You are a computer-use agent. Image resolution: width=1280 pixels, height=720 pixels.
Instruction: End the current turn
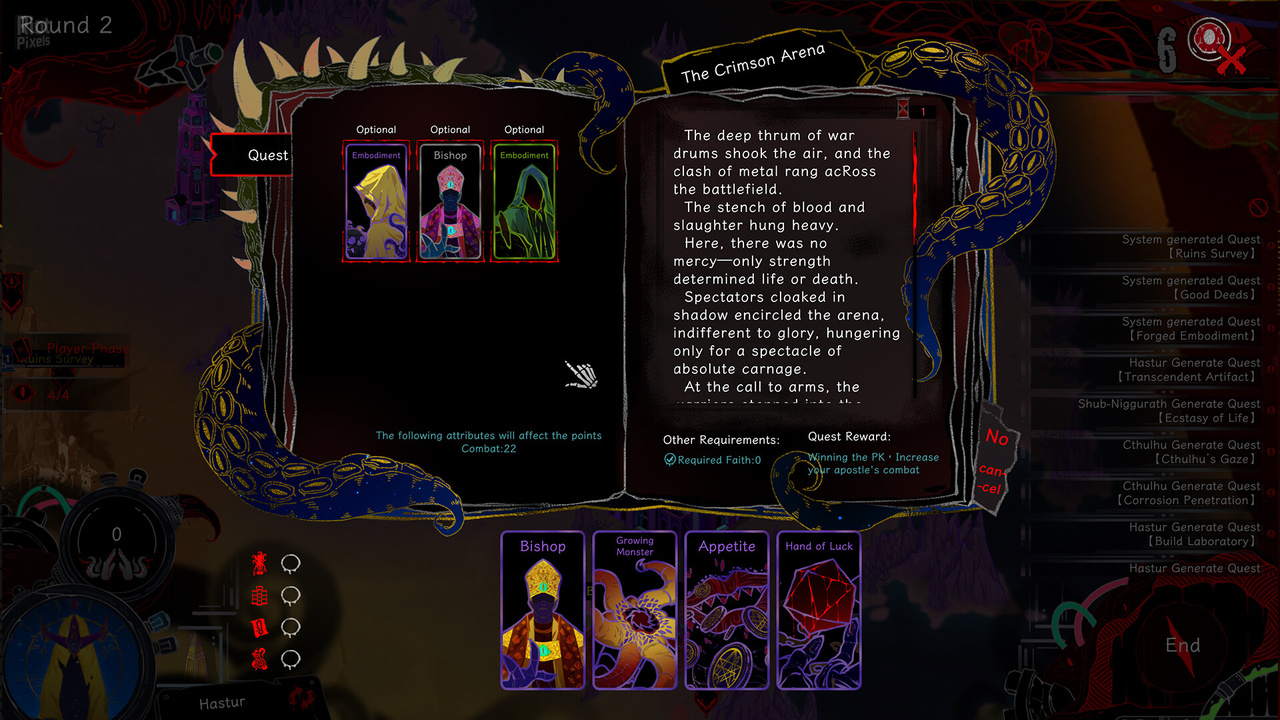click(1182, 645)
